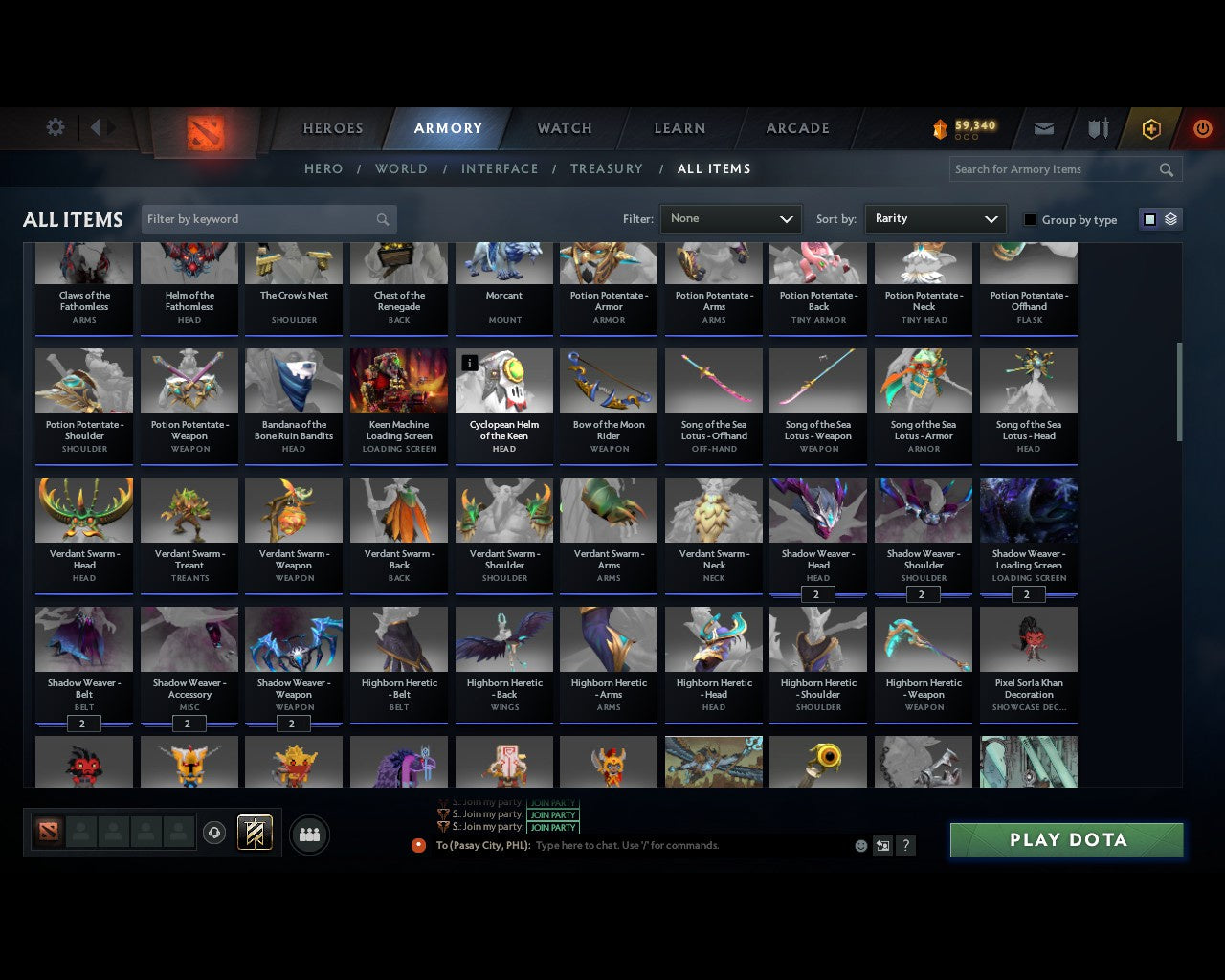Open notifications via the envelope icon
1225x980 pixels.
[1044, 127]
